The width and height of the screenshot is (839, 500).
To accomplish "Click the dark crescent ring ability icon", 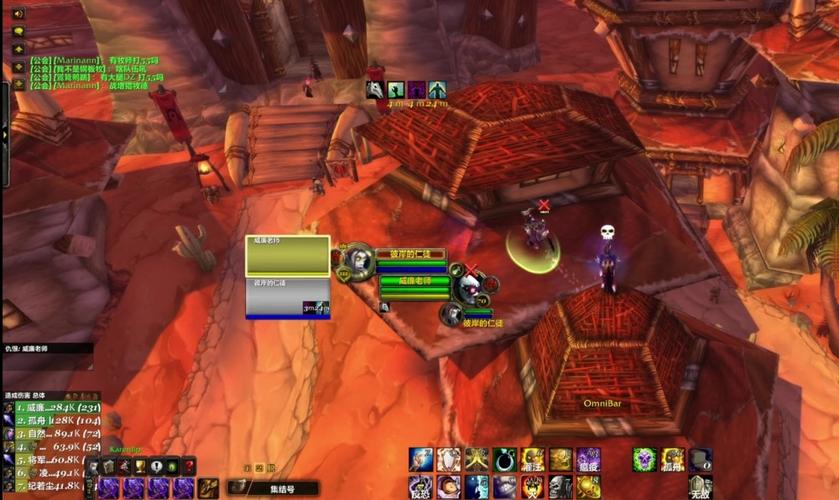I will (x=504, y=460).
